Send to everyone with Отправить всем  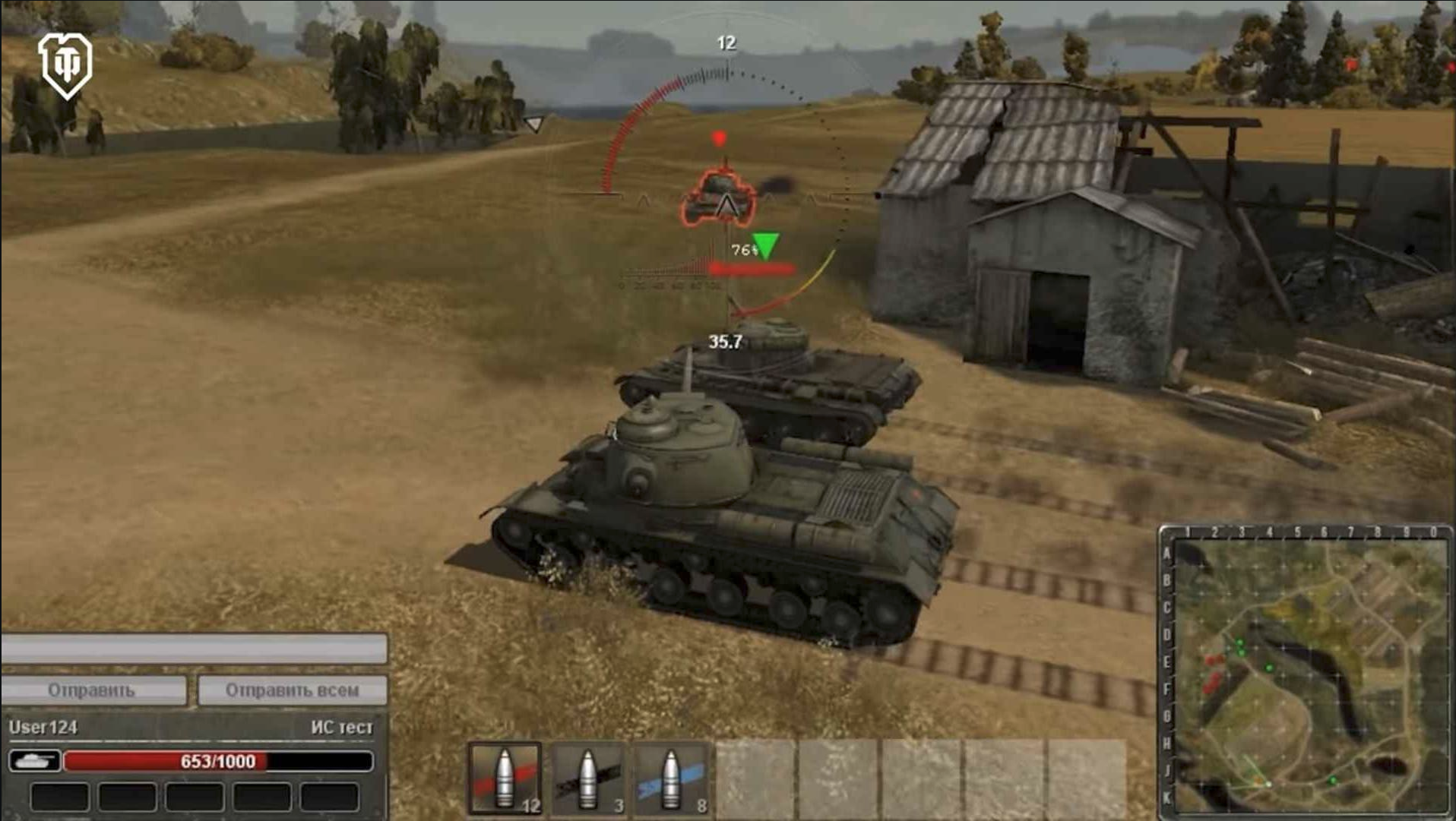(292, 690)
